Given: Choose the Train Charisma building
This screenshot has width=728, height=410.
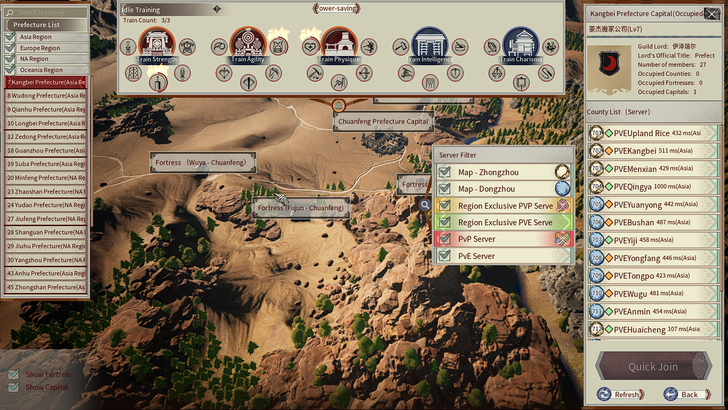Looking at the screenshot, I should tap(520, 45).
